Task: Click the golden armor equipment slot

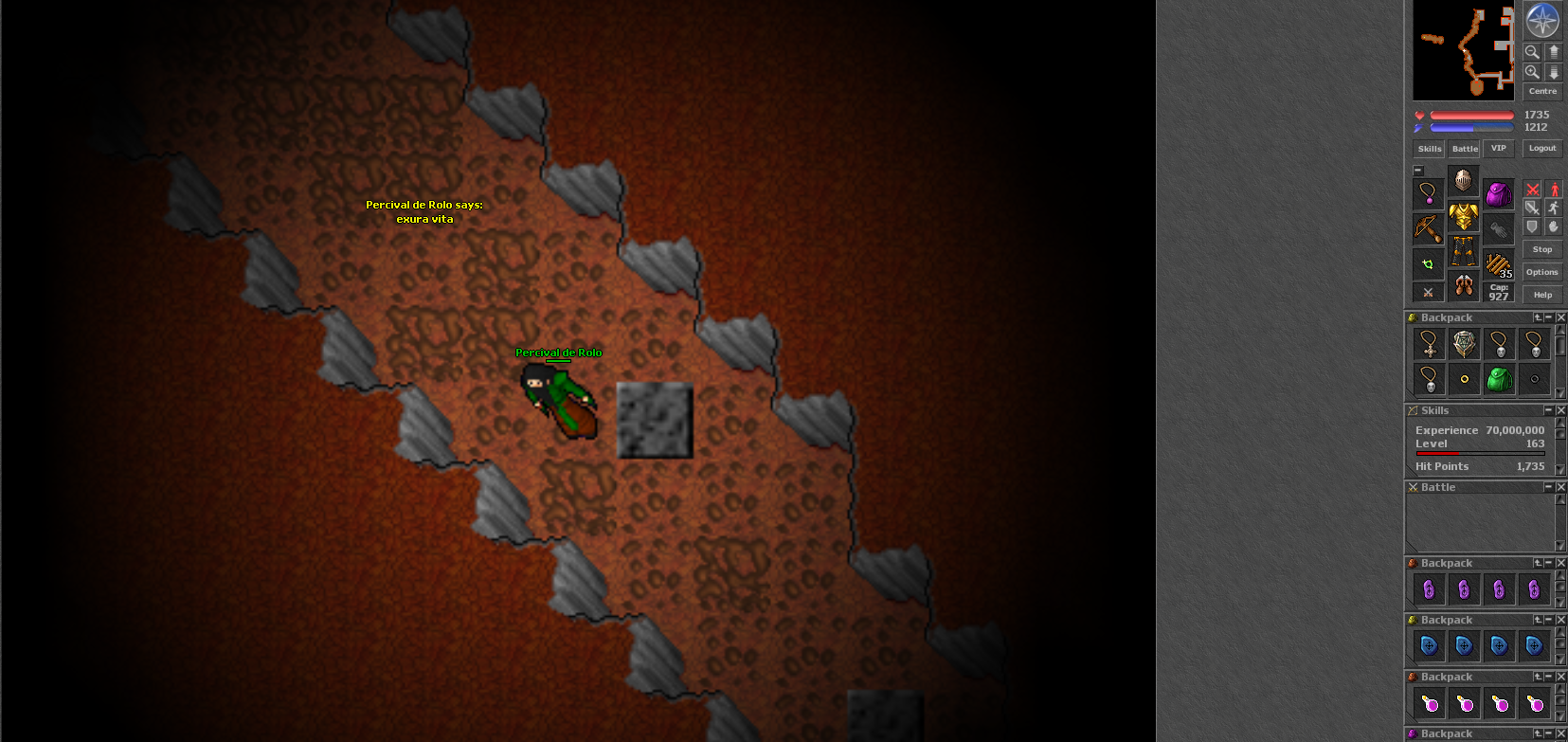Action: pyautogui.click(x=1463, y=217)
